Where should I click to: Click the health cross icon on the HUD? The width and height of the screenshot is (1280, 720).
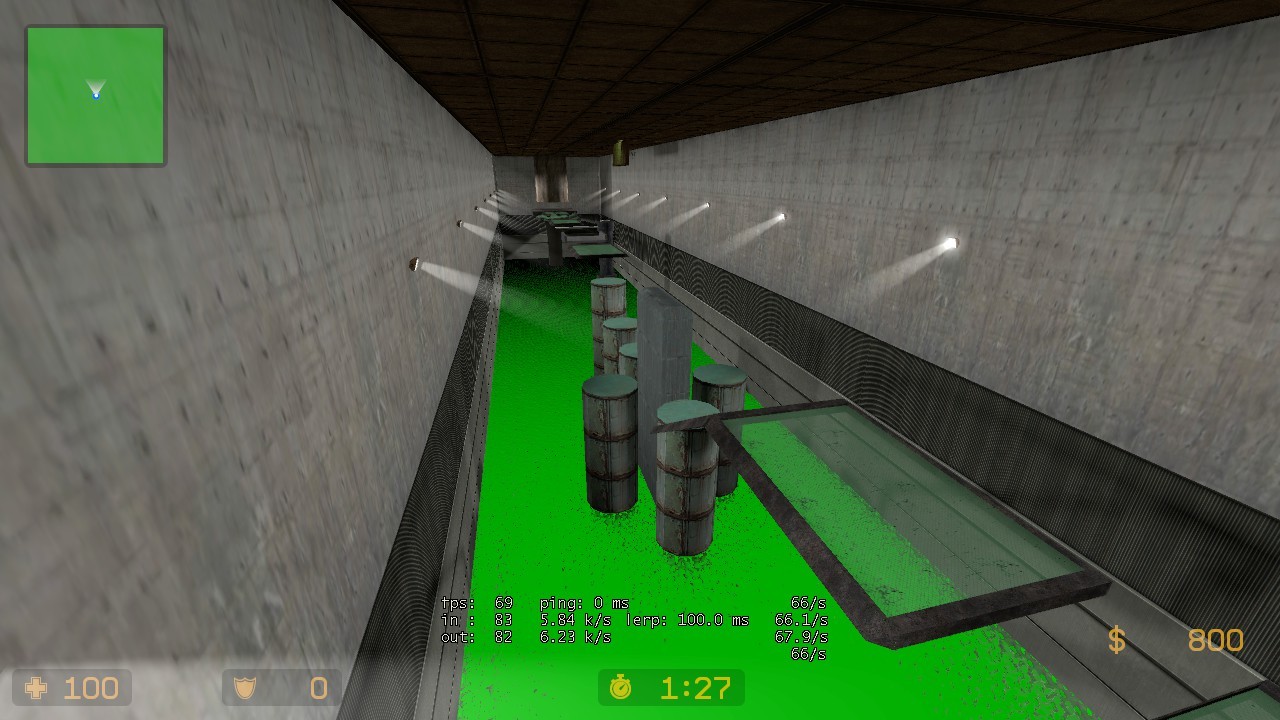click(x=36, y=687)
